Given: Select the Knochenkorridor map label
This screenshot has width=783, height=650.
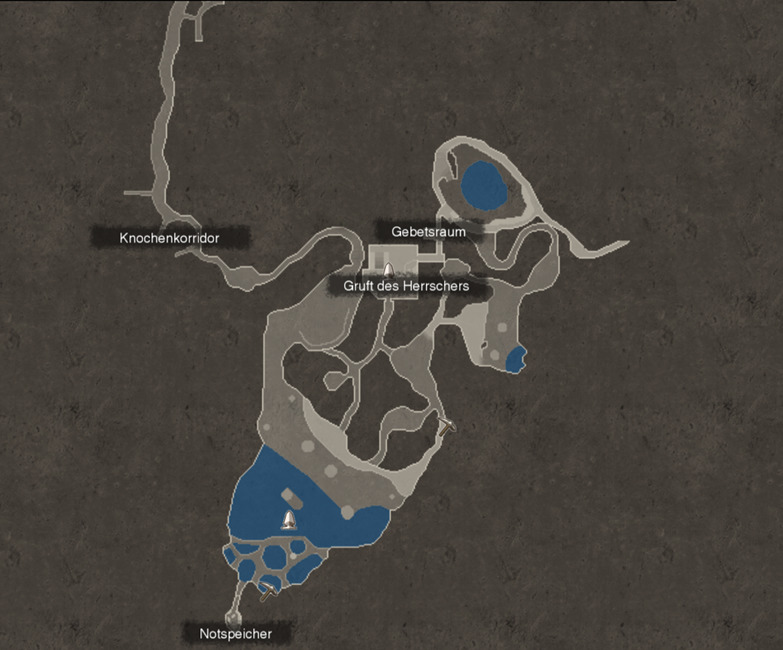Looking at the screenshot, I should 169,238.
